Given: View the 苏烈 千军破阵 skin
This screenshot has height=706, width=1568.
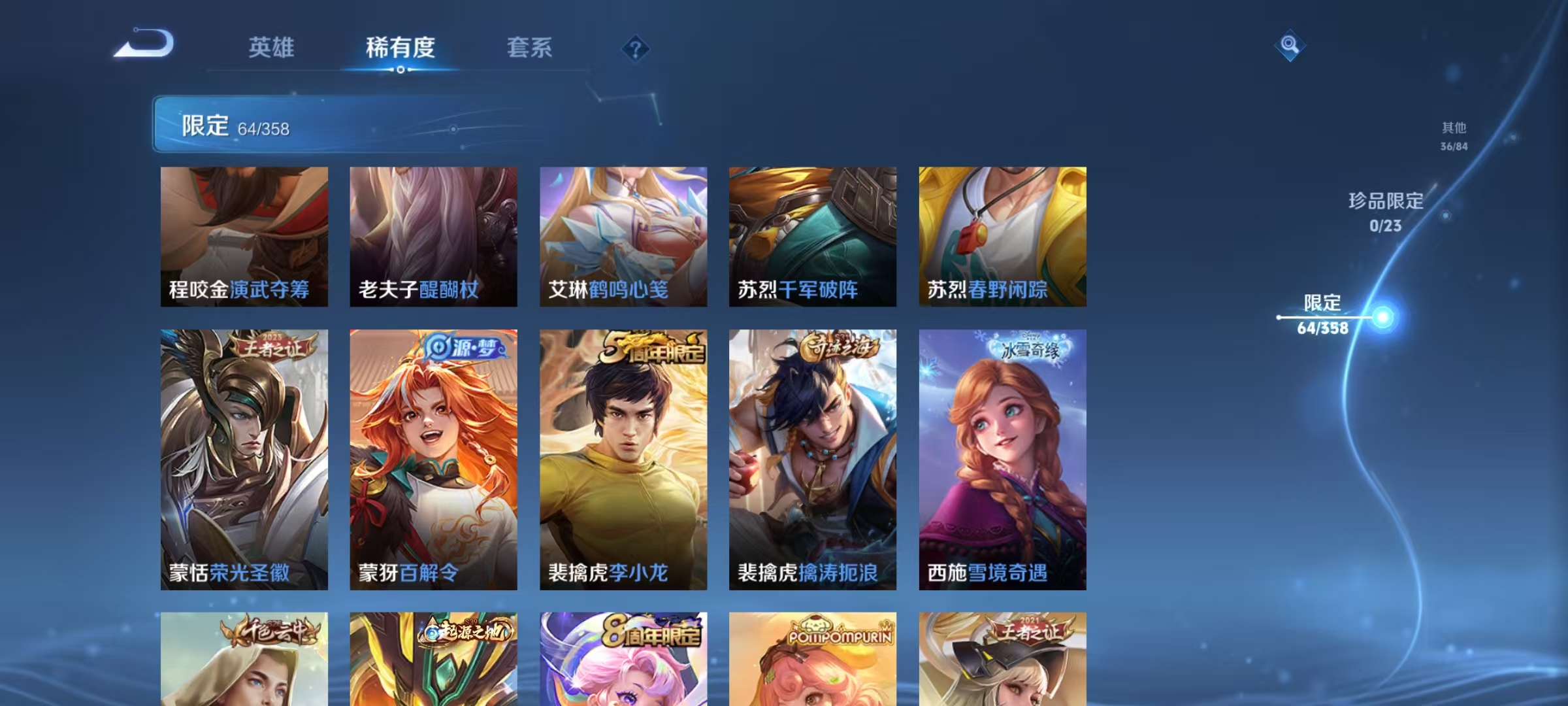Looking at the screenshot, I should (x=813, y=235).
